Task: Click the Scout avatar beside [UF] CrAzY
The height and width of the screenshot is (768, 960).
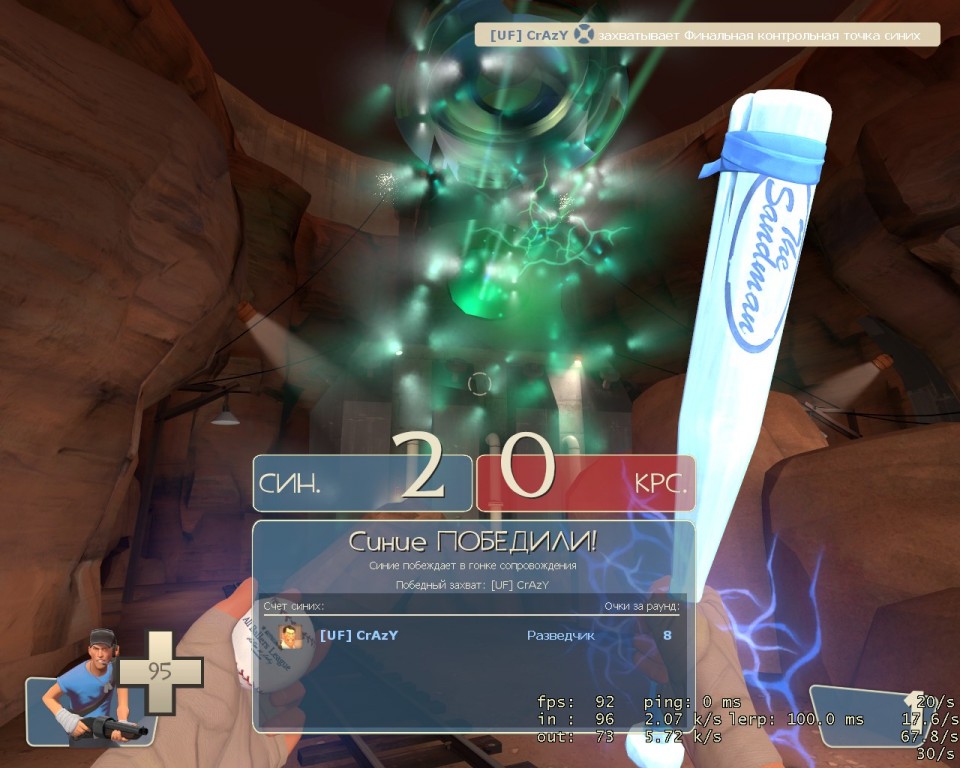Action: tap(290, 635)
